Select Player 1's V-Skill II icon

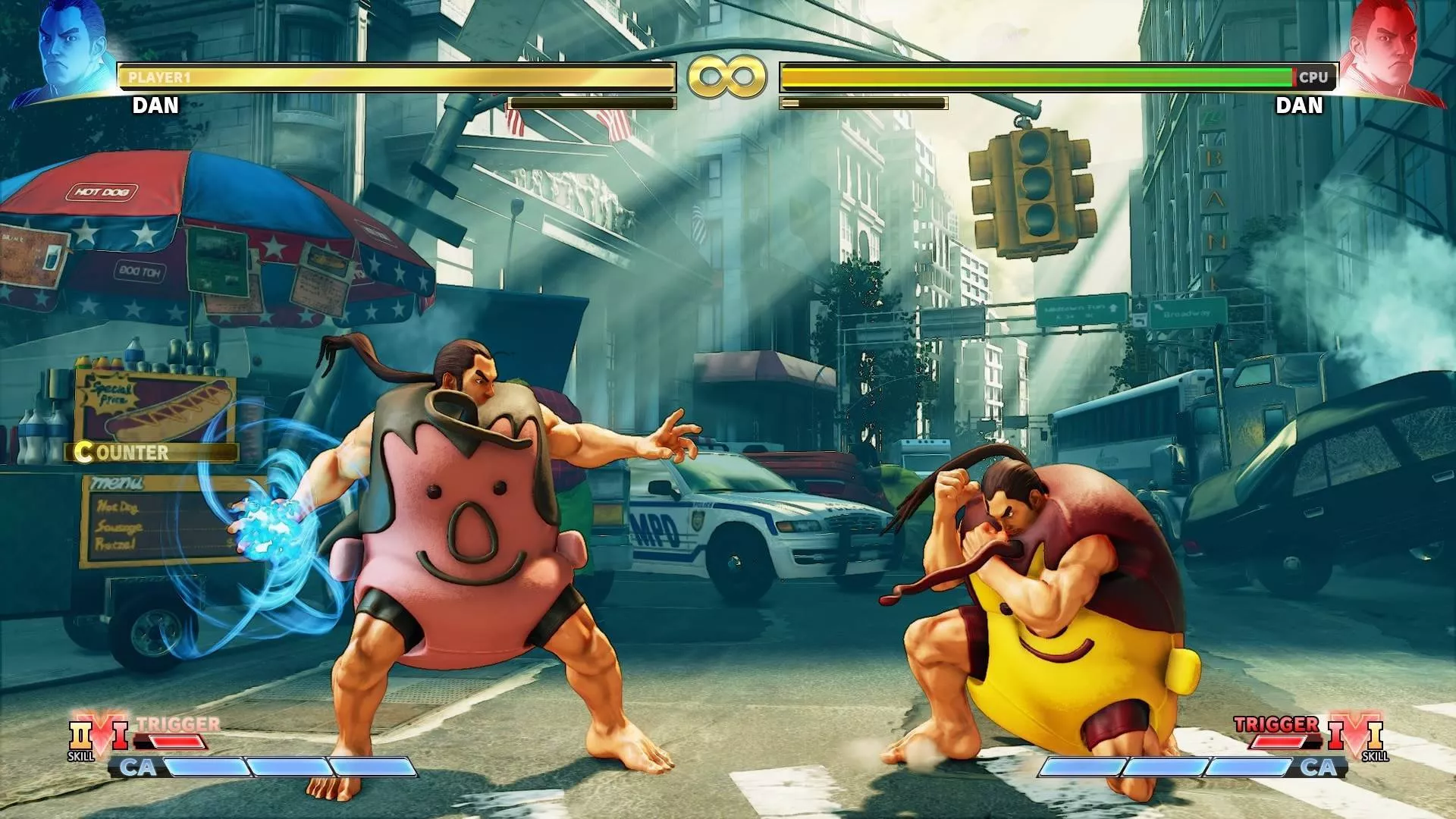click(x=80, y=733)
